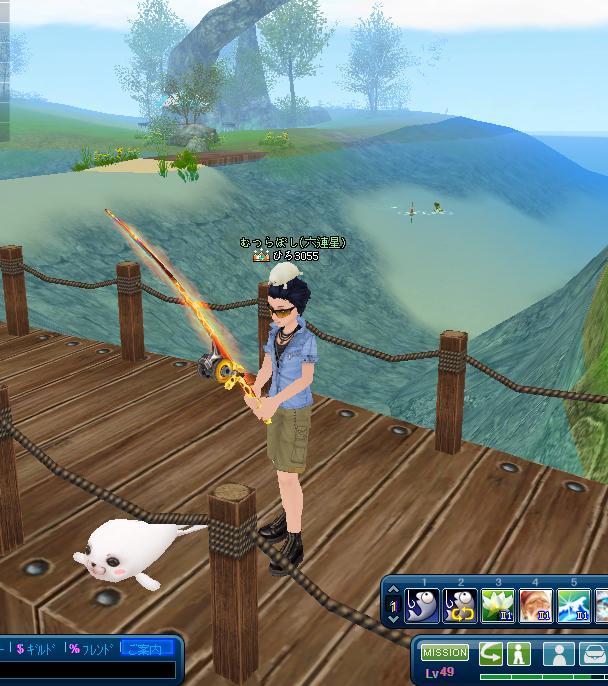Open the character profile silhouette button
Screen dimensions: 608x686
[558, 654]
